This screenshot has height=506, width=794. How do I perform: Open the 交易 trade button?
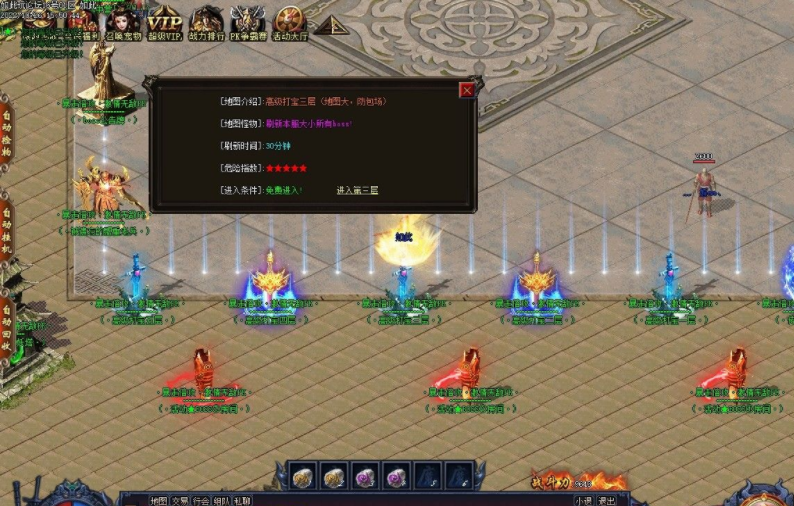(x=180, y=500)
